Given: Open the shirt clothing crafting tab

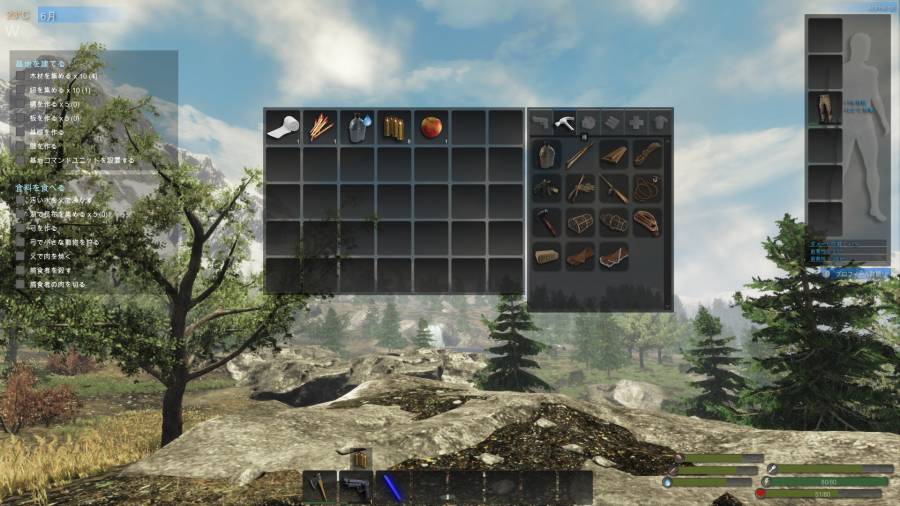Looking at the screenshot, I should click(660, 121).
